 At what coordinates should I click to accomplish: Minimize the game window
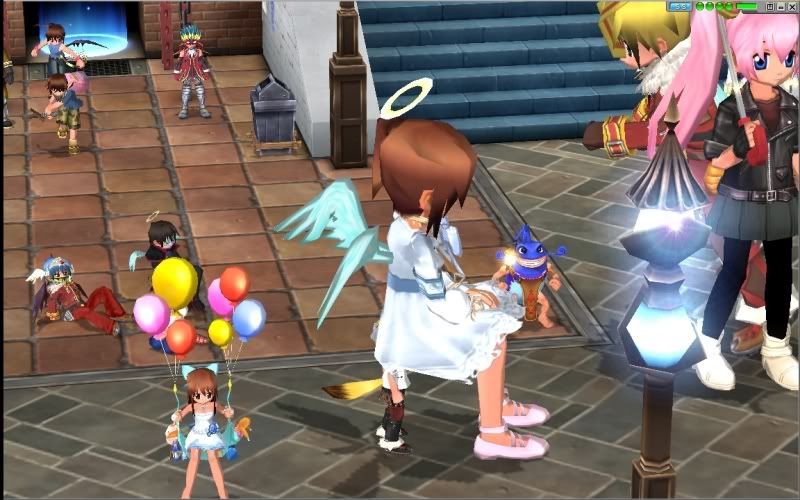[781, 7]
